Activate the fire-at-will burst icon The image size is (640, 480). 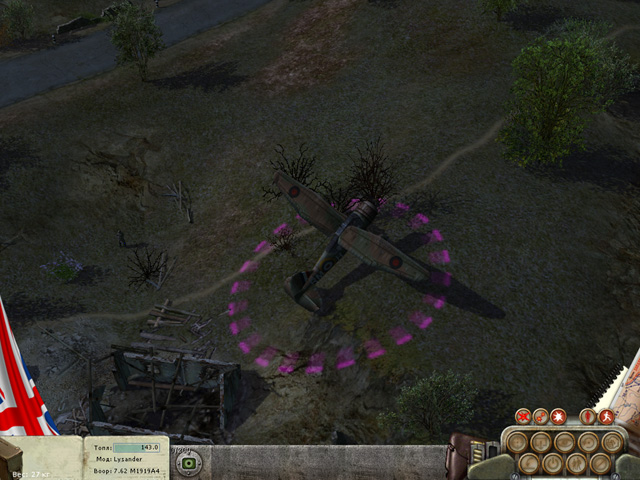(558, 416)
